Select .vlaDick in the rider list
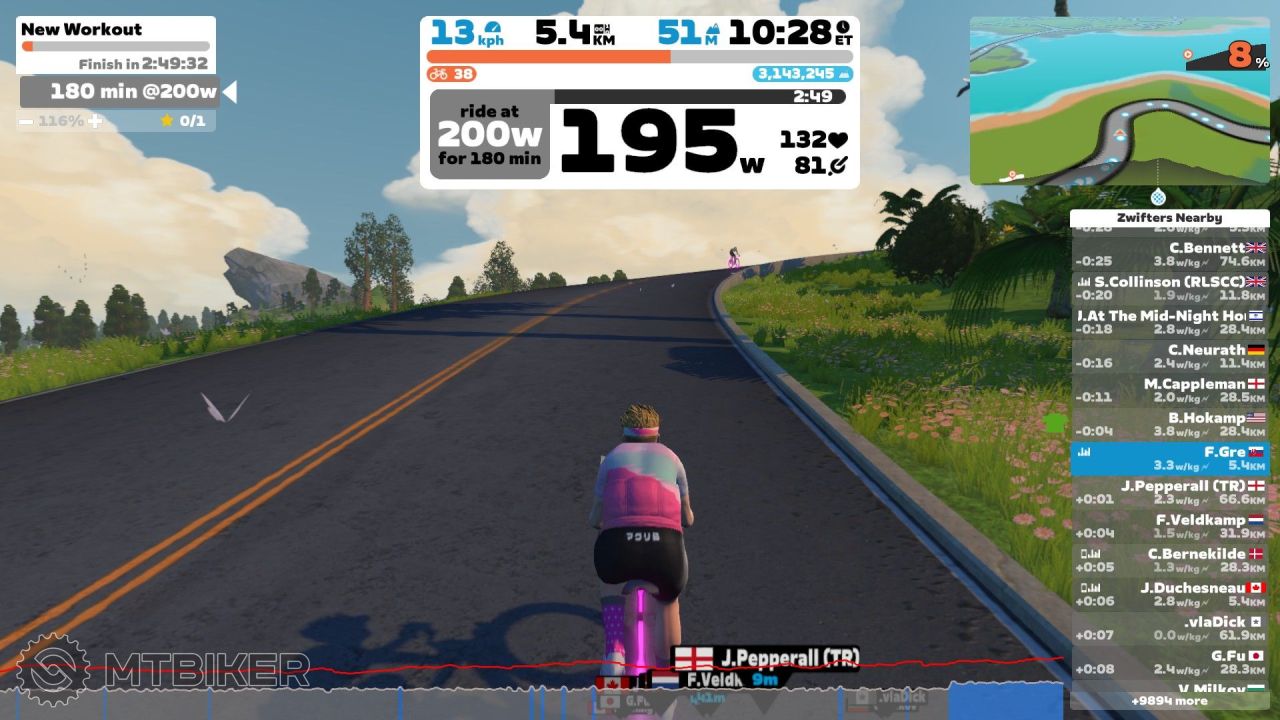Viewport: 1280px width, 720px height. 1169,629
